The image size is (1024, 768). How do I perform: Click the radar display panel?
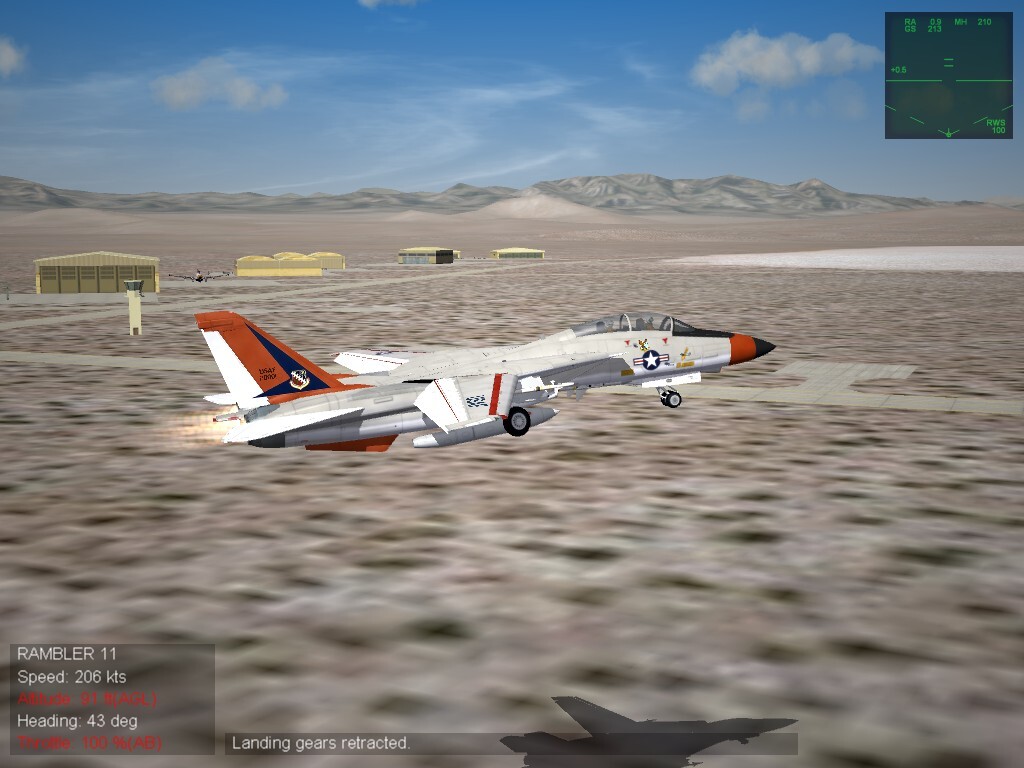948,75
